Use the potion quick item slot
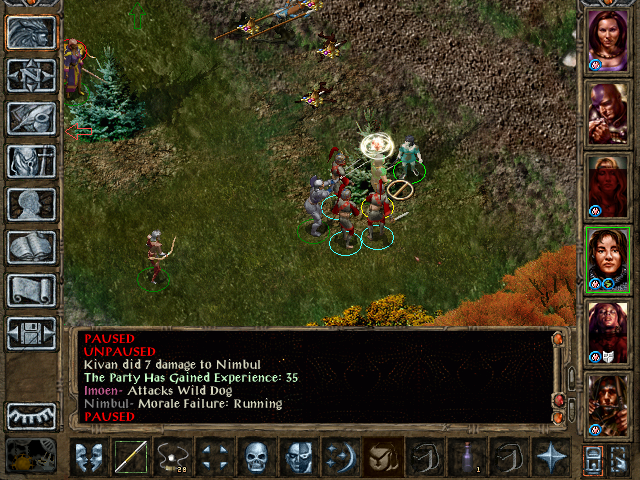 (467, 457)
